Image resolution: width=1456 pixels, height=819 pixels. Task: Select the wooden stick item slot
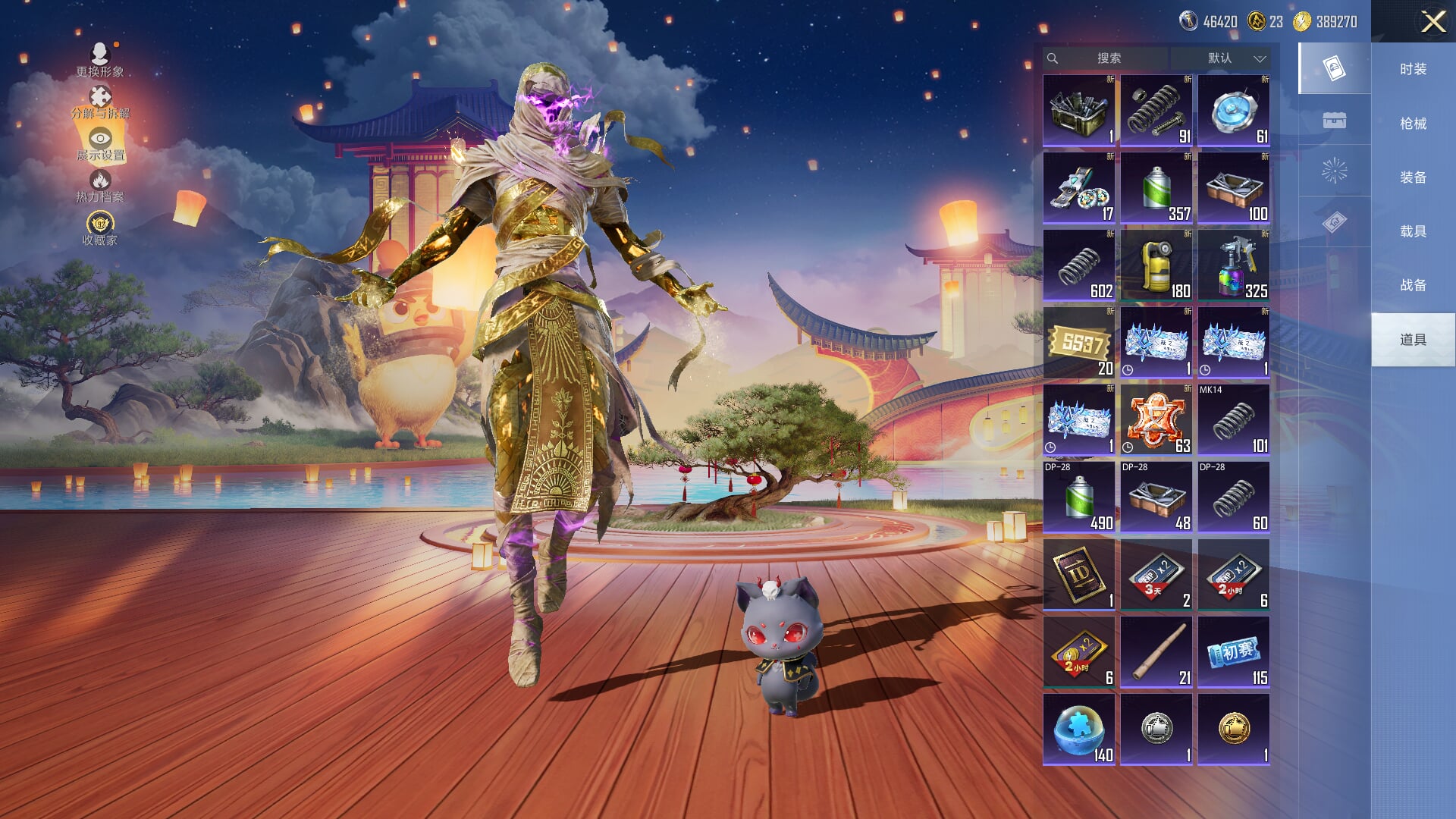click(1156, 652)
